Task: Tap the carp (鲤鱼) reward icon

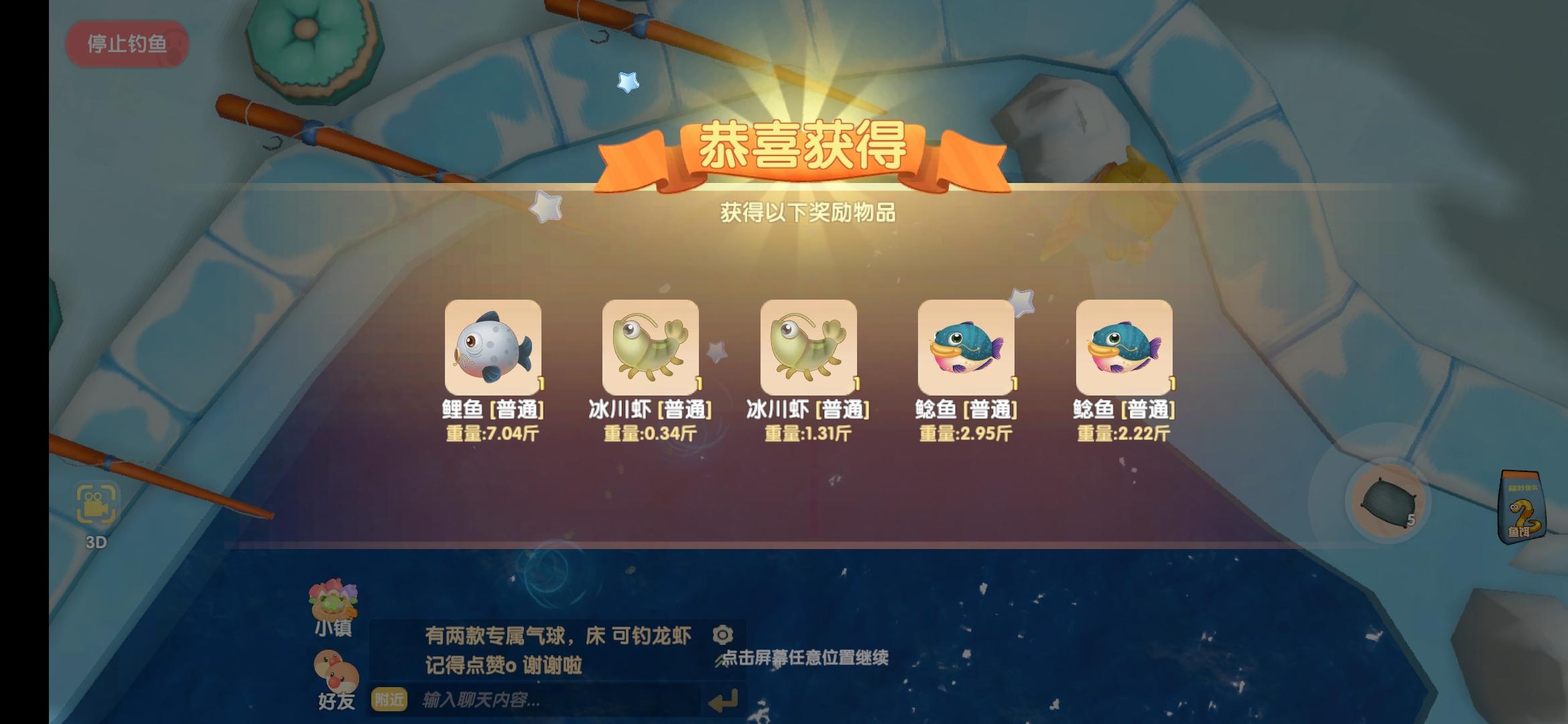Action: point(493,349)
